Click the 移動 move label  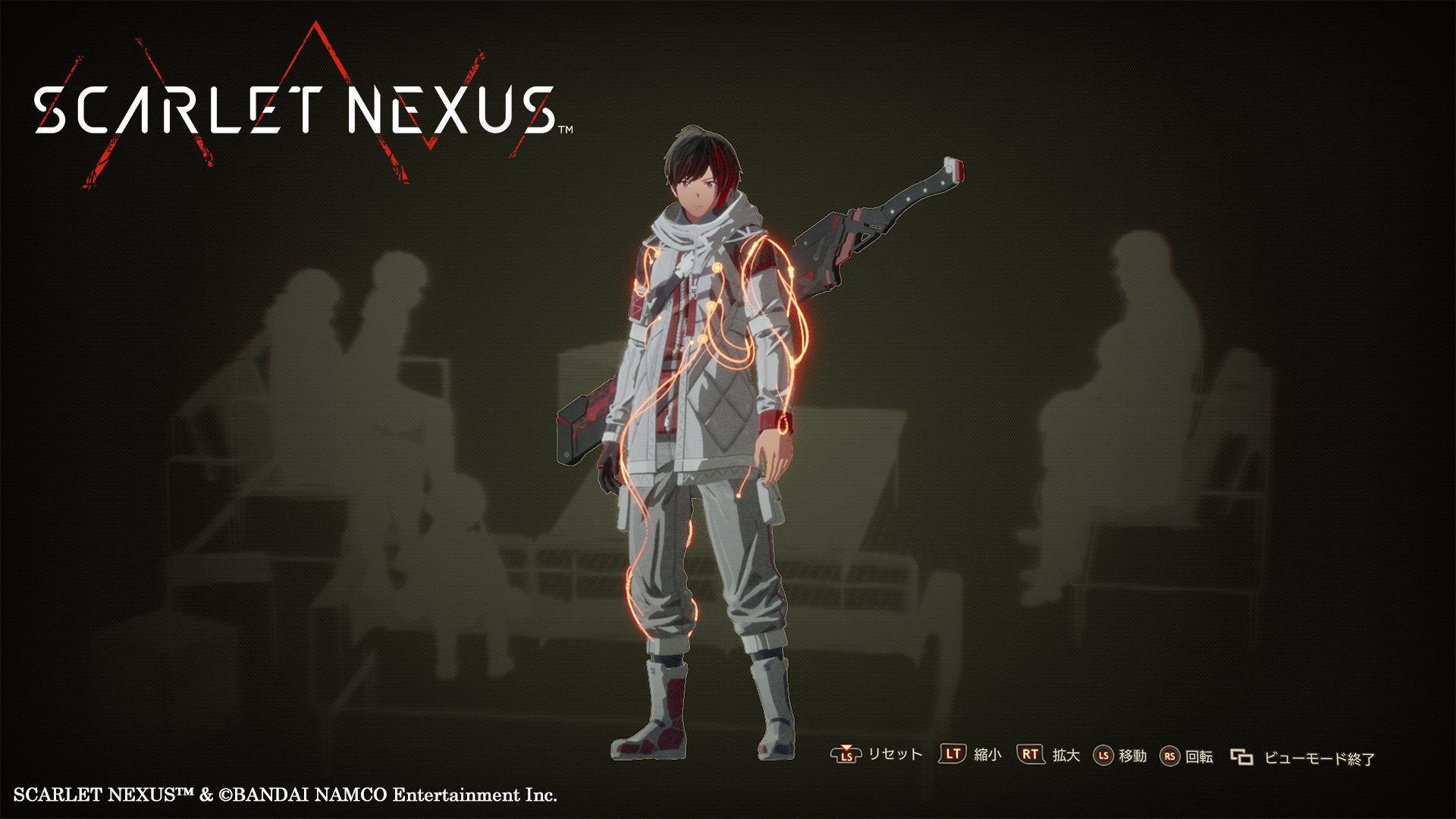click(x=1133, y=756)
